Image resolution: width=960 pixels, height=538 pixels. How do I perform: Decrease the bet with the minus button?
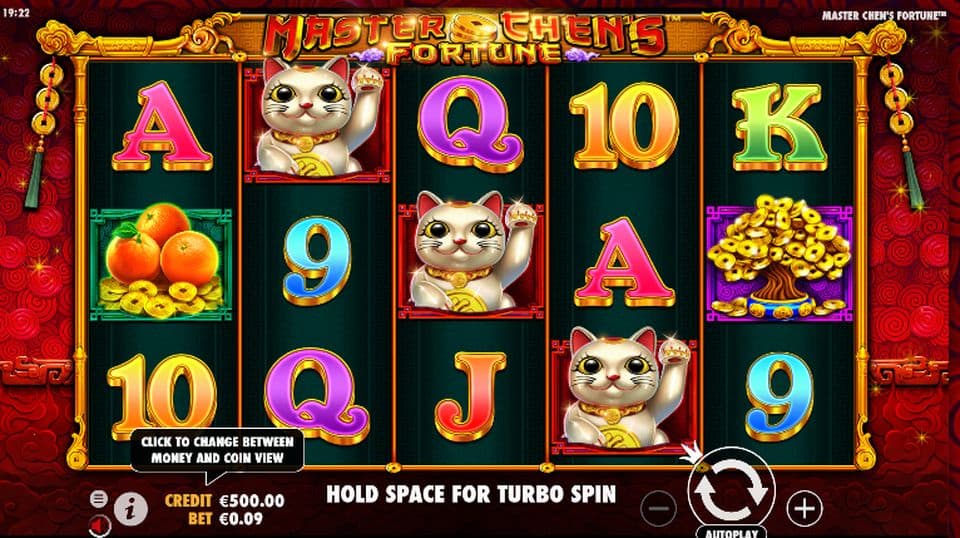click(x=659, y=509)
